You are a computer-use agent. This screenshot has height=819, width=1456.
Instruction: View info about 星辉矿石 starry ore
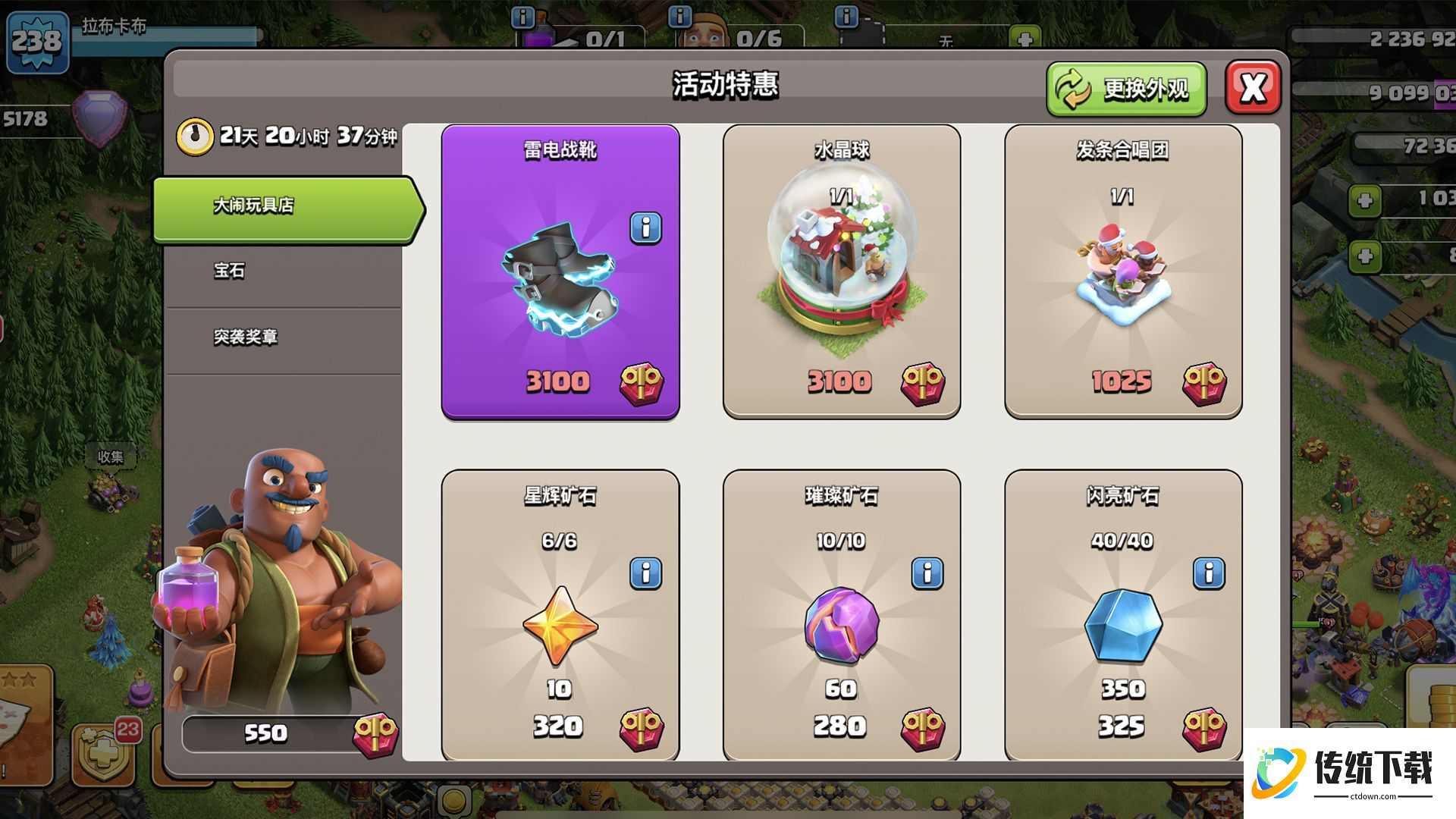click(x=645, y=573)
